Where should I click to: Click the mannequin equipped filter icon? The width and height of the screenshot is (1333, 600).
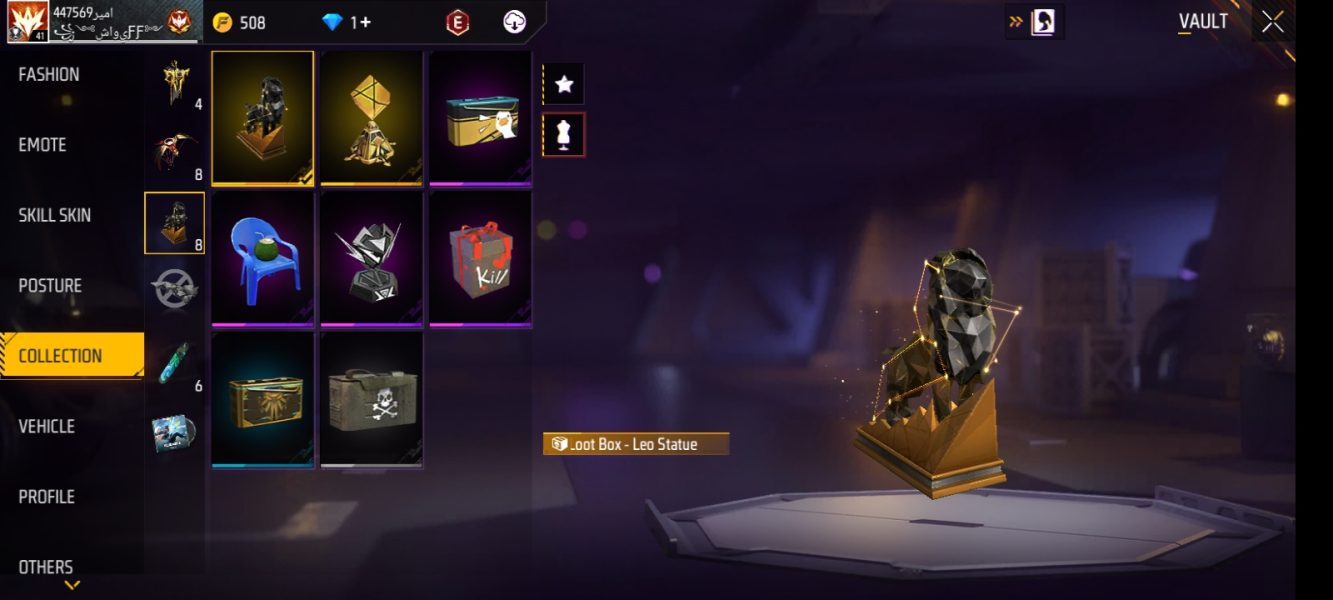564,134
